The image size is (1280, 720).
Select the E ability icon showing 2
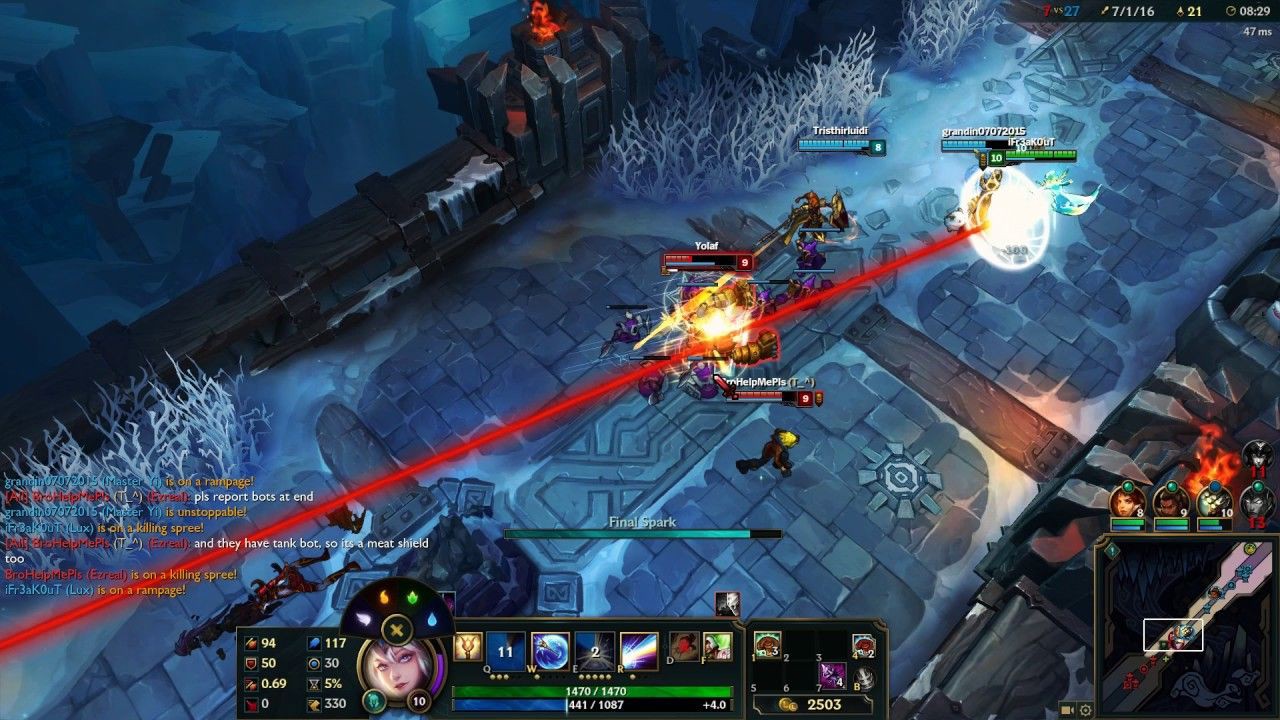point(595,651)
